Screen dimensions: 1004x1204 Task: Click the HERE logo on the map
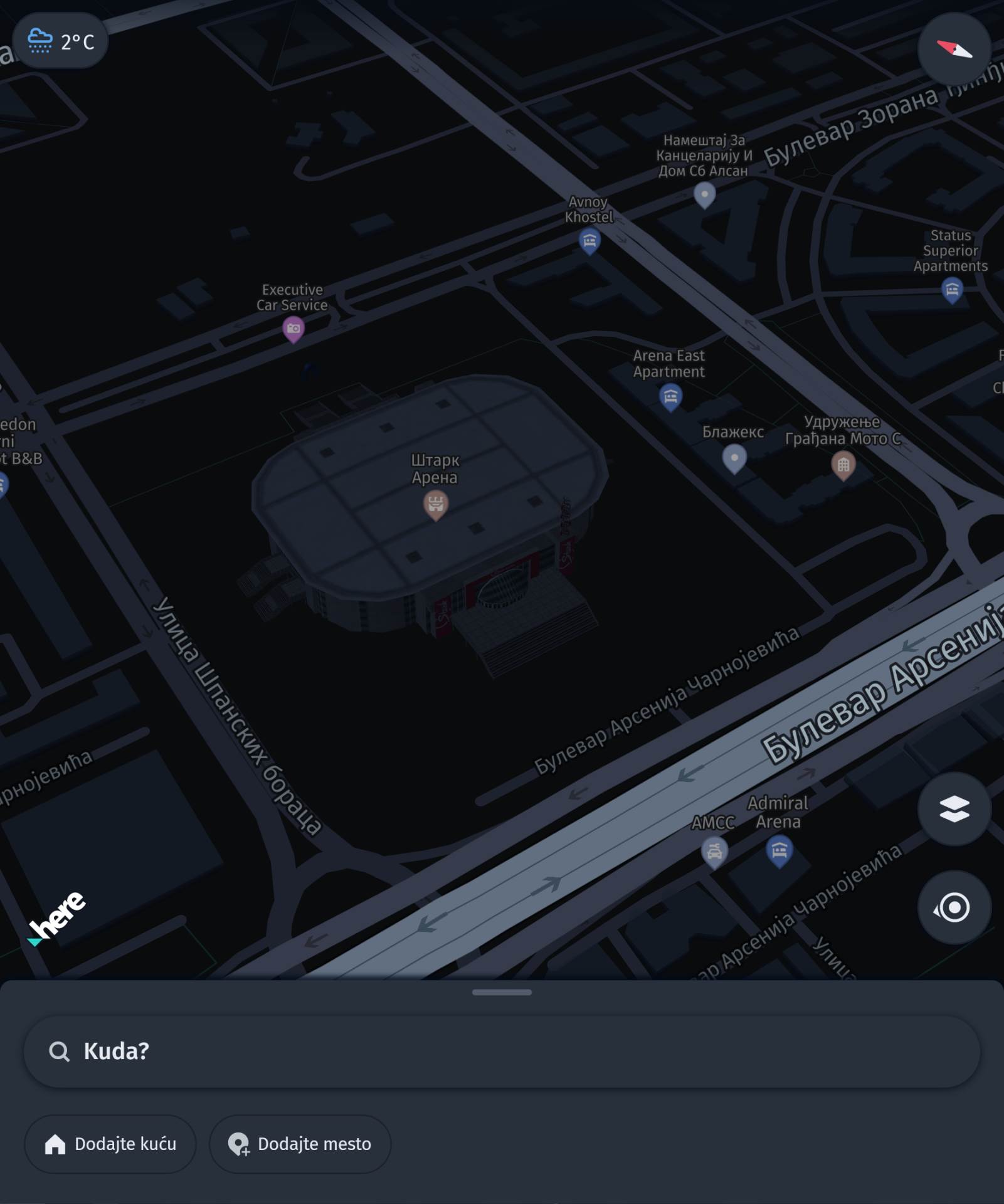pos(58,917)
